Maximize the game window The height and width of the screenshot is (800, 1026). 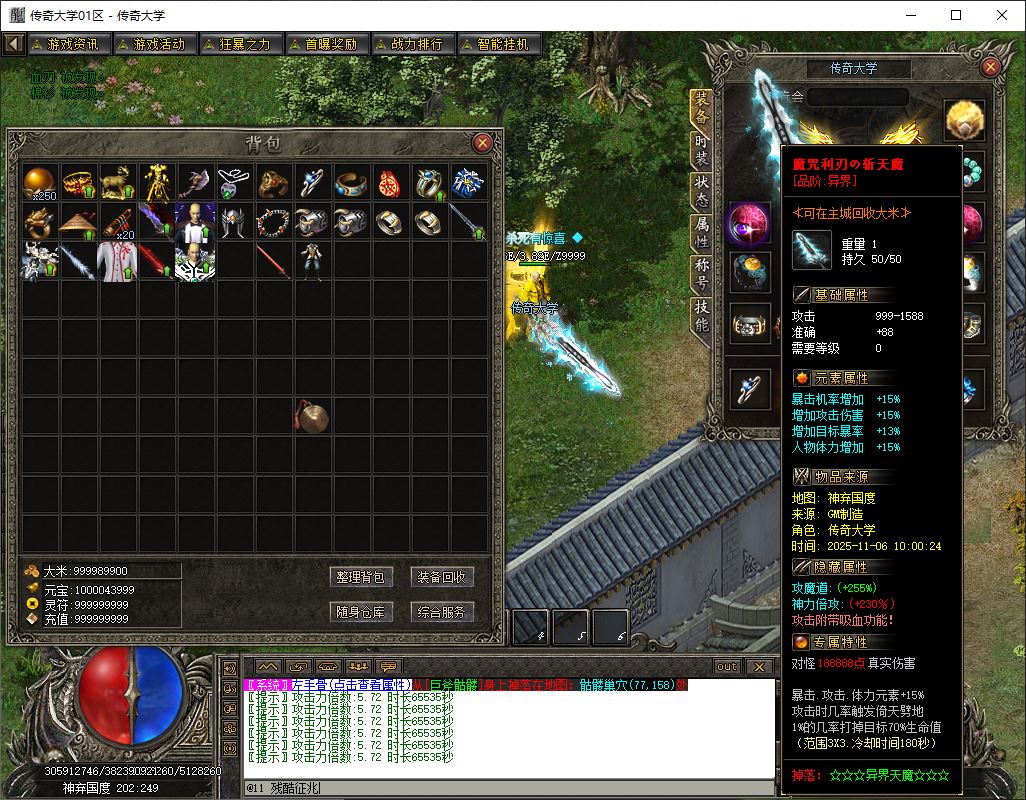coord(956,15)
